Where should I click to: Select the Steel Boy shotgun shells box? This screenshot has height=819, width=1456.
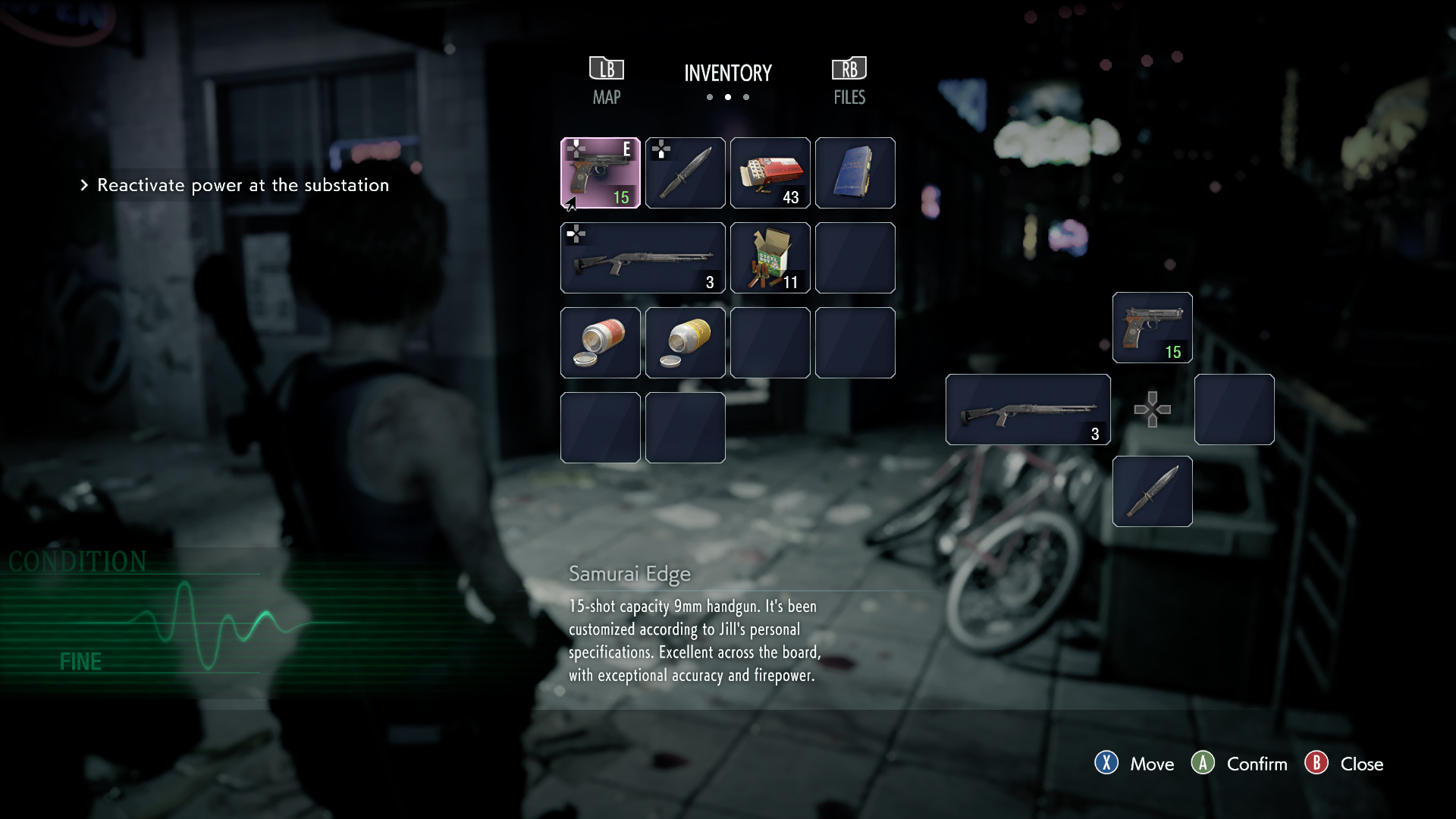770,258
